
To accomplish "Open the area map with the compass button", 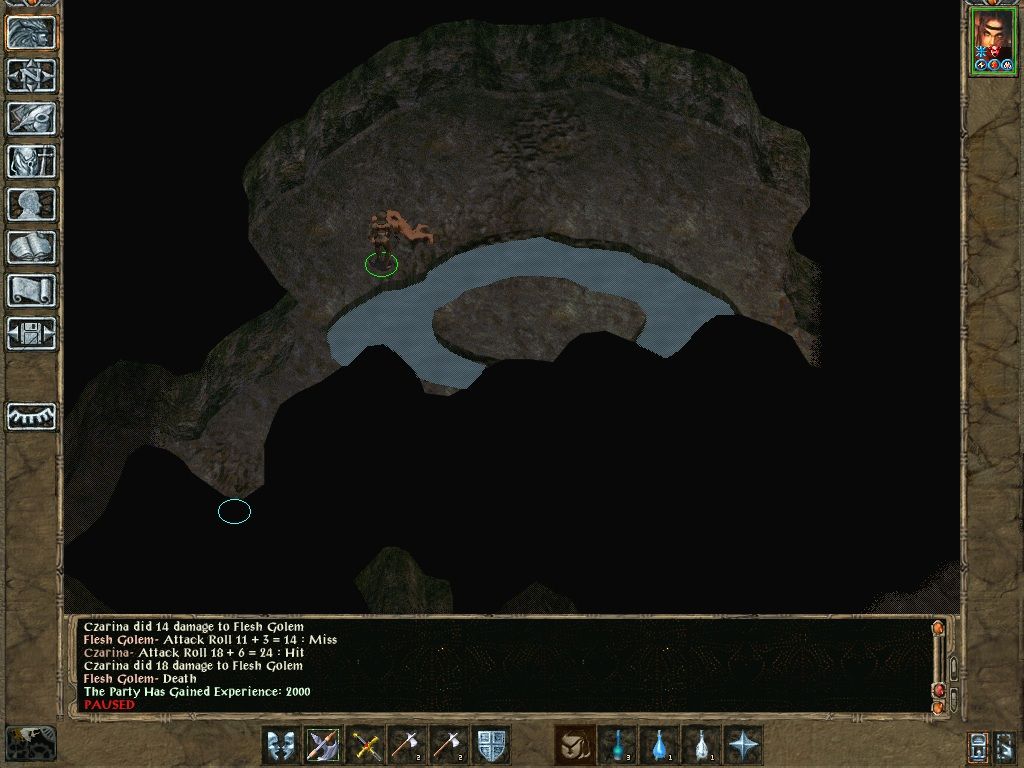I will click(31, 75).
